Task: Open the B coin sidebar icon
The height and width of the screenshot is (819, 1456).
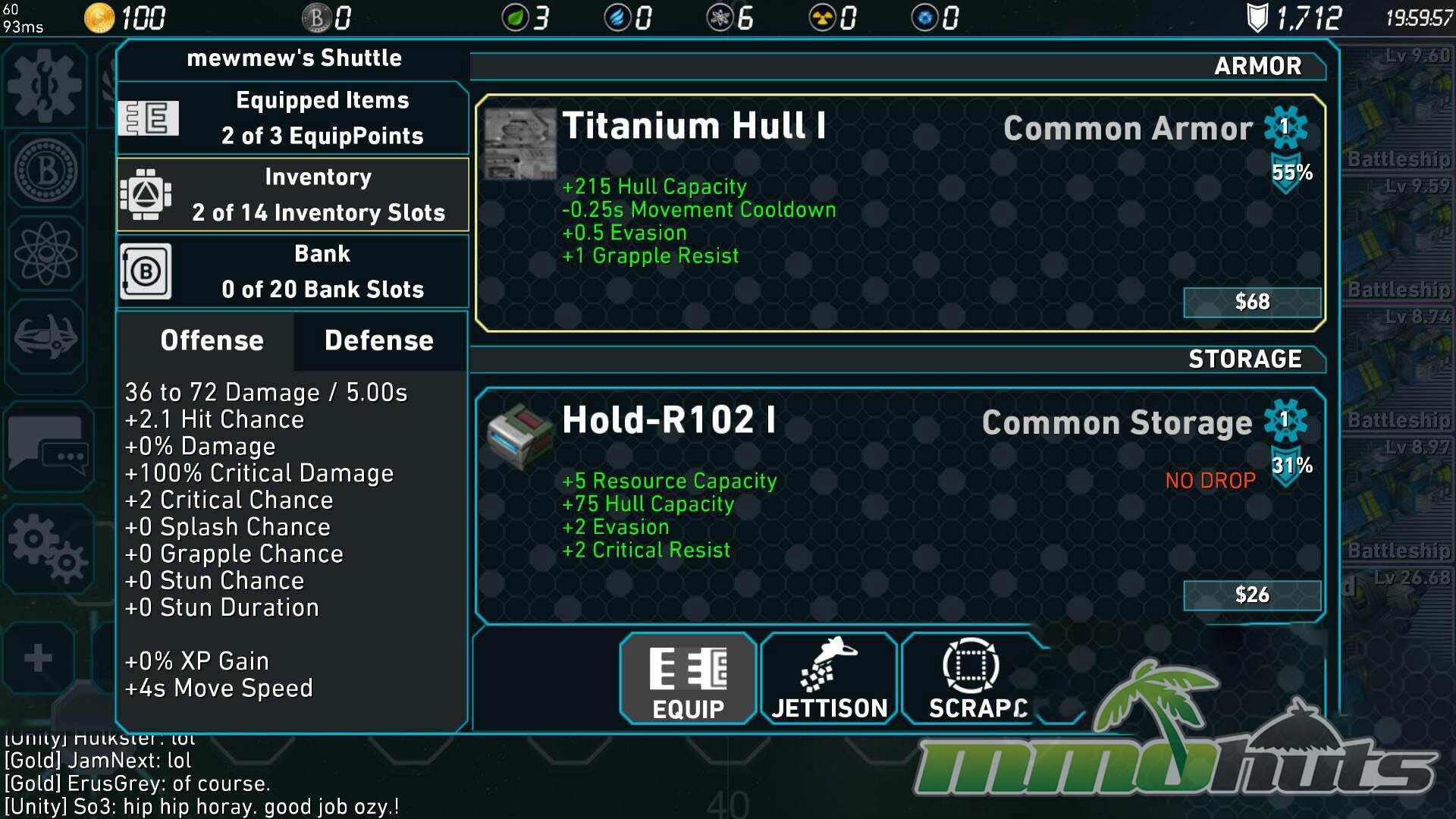Action: click(x=45, y=170)
